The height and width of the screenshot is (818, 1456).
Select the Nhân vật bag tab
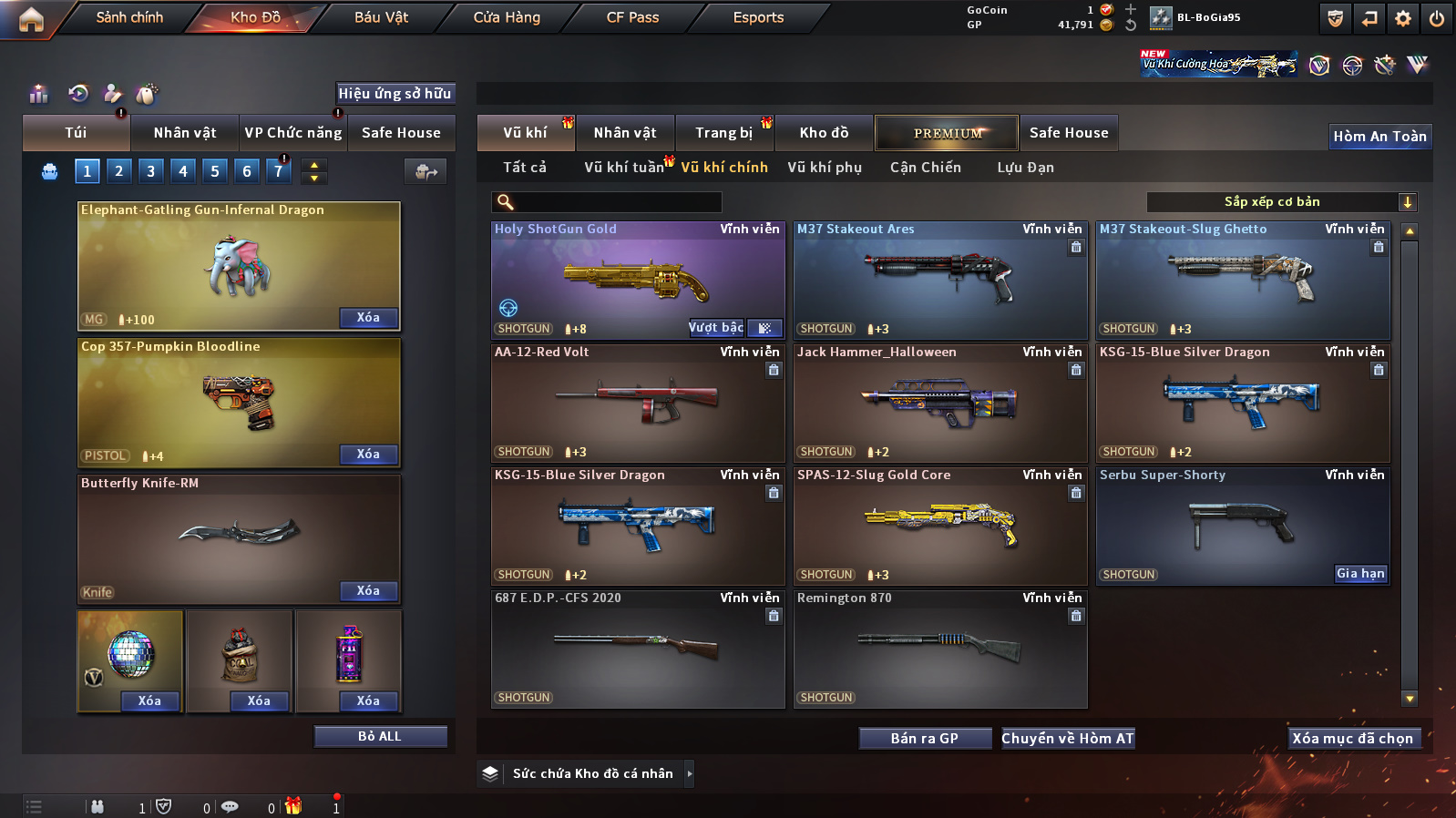185,133
